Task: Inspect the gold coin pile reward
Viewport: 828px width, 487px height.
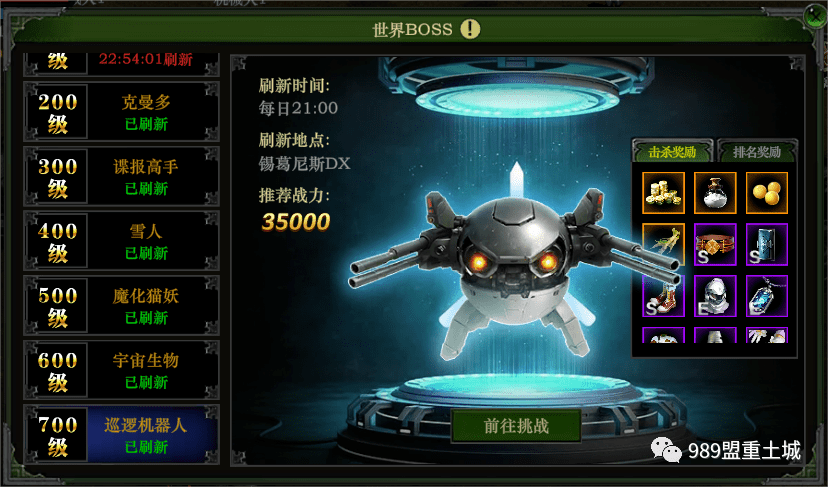Action: point(663,192)
